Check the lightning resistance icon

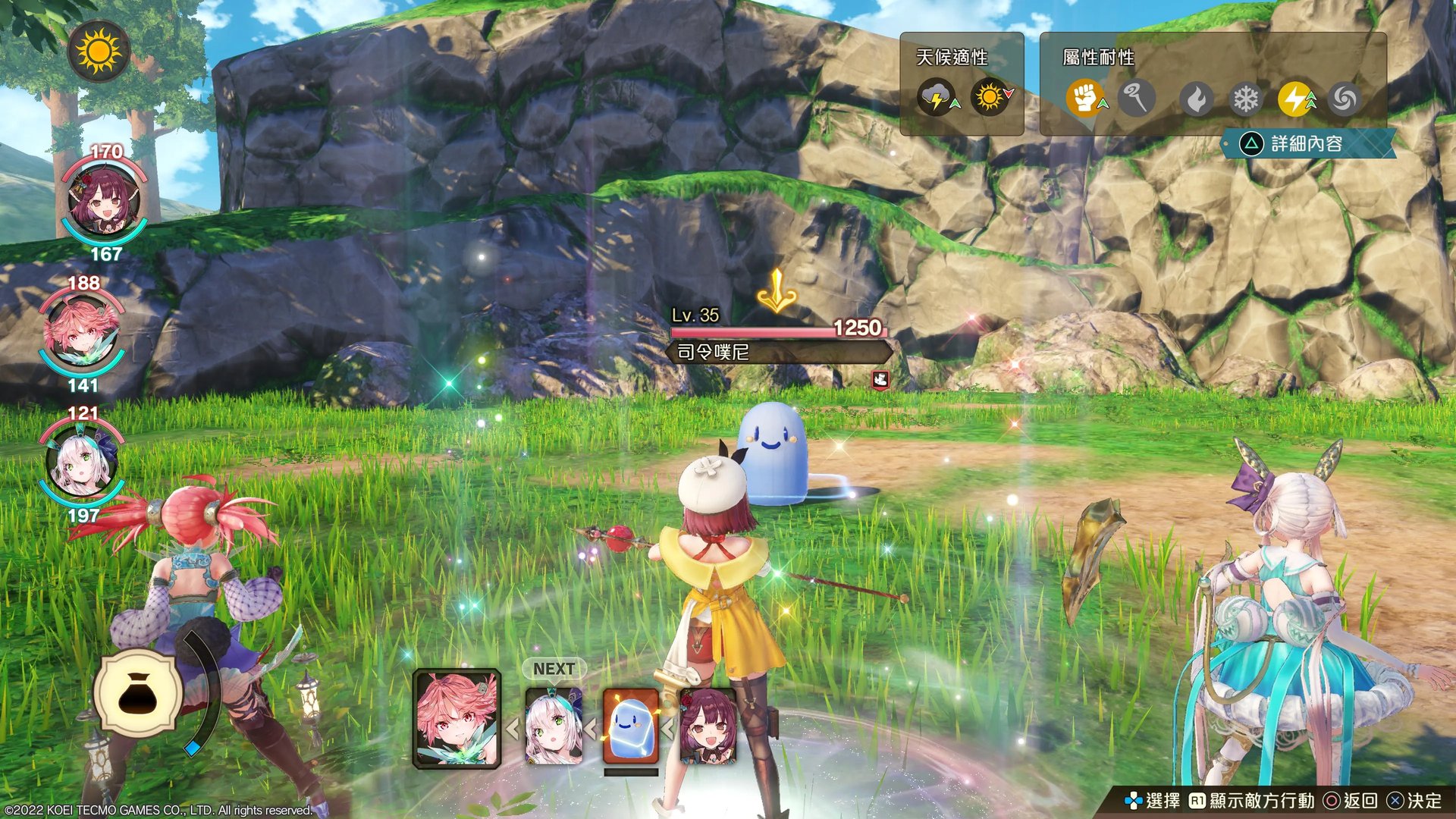click(x=1295, y=99)
